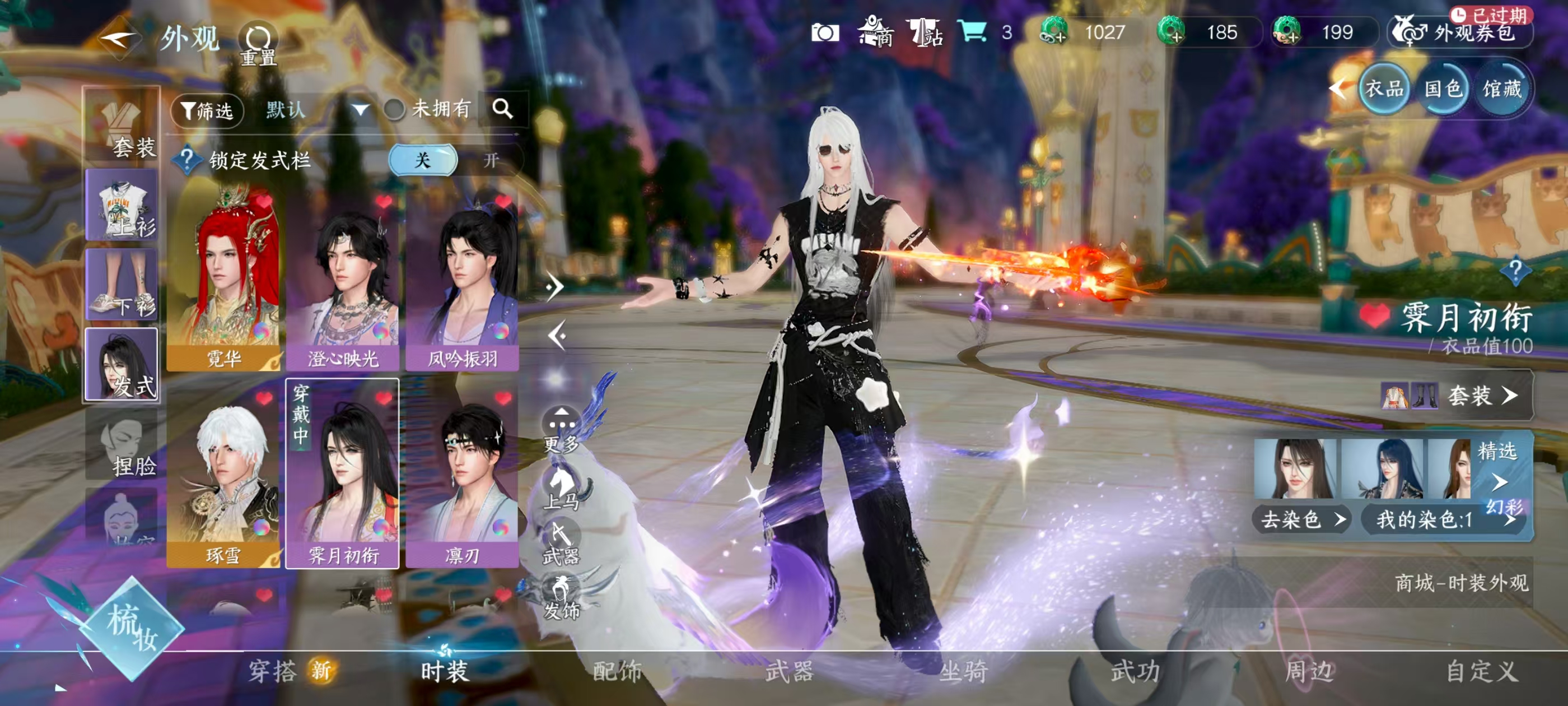Switch 锁定发式栏 to 开
Viewport: 1568px width, 706px height.
(491, 160)
